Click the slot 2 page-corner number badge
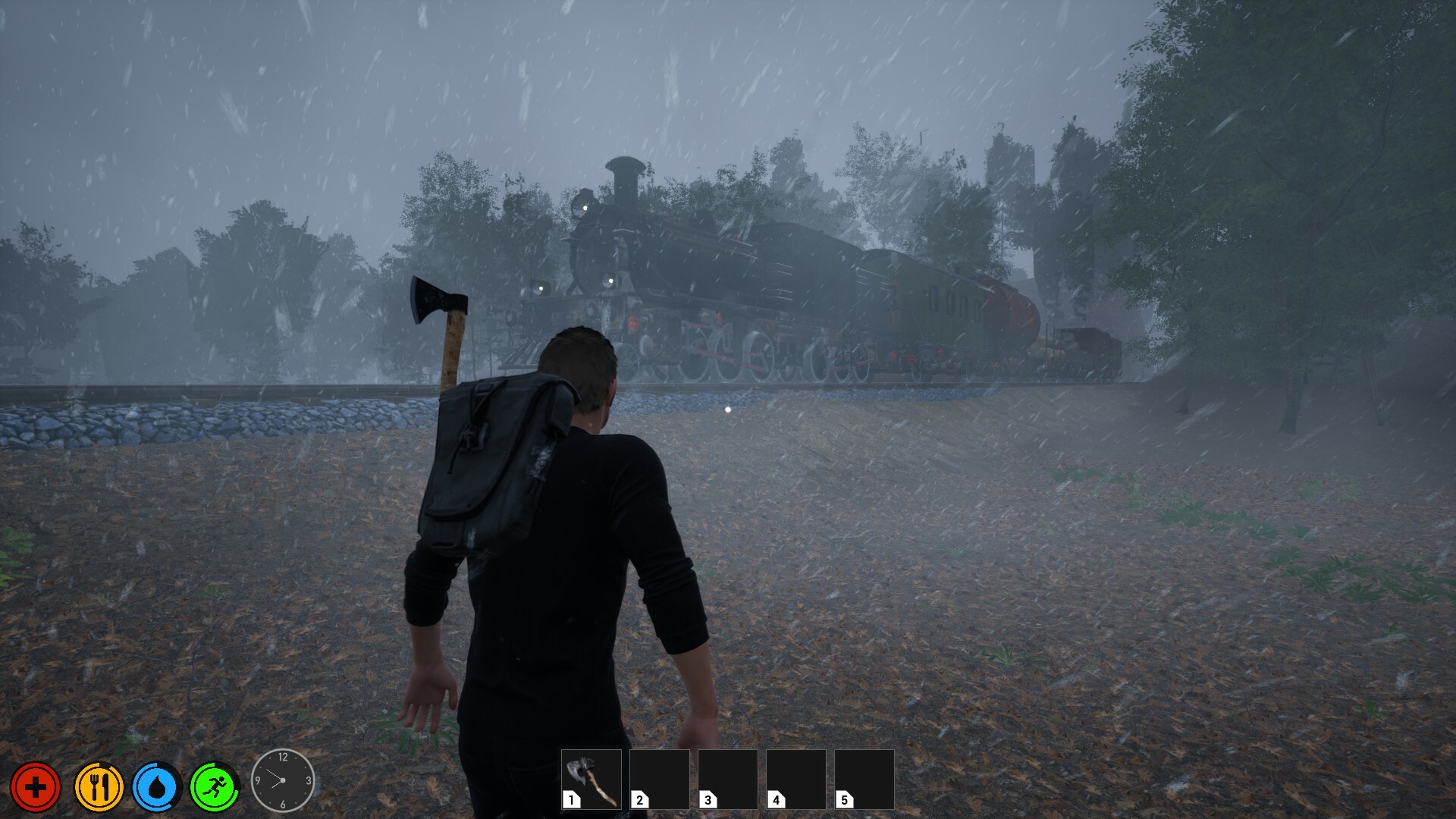Viewport: 1456px width, 819px height. [639, 799]
